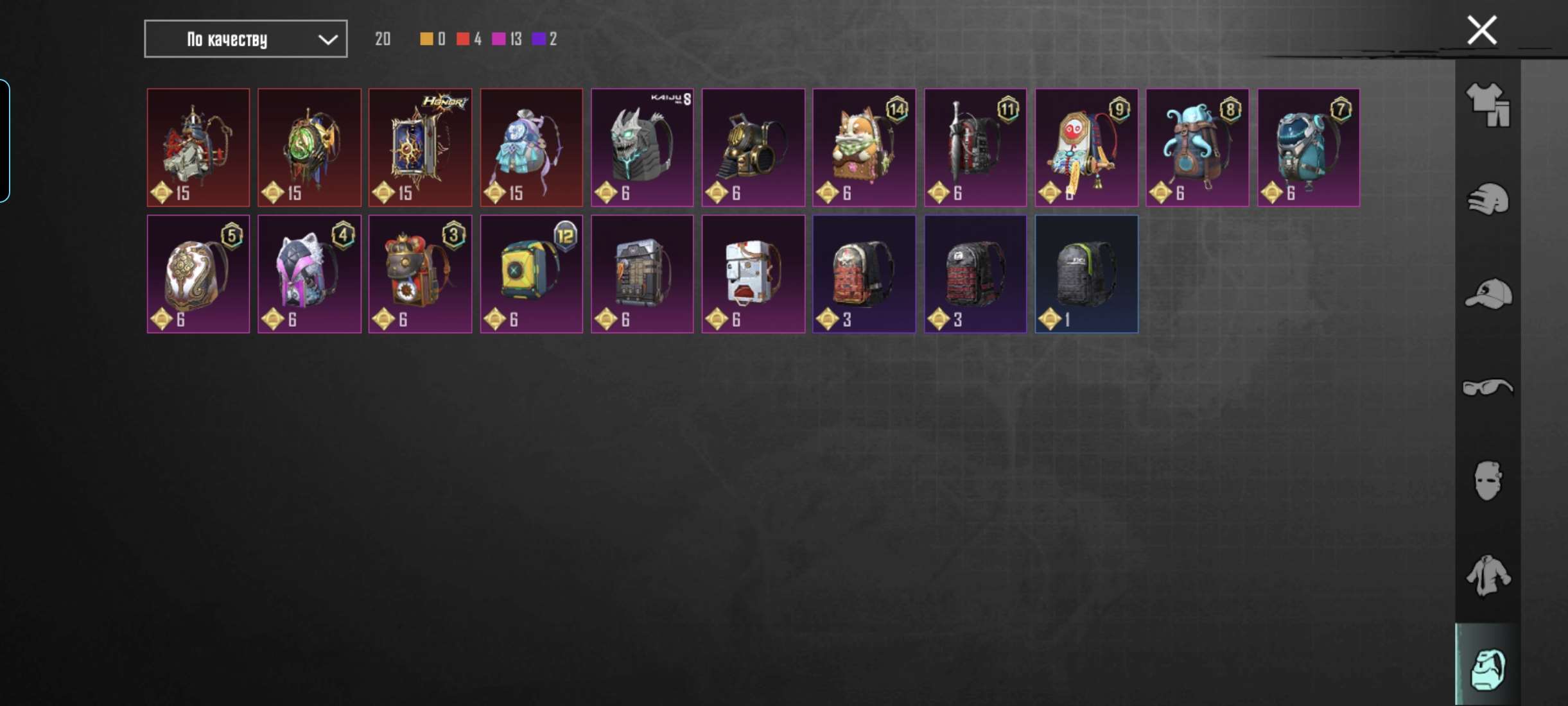The width and height of the screenshot is (1568, 706).
Task: Close the backpack inventory screen
Action: point(1482,30)
